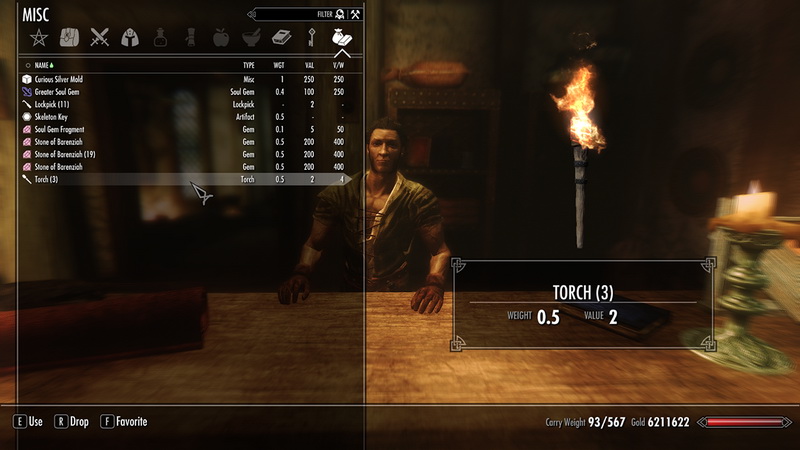
Task: Switch to the Weapons crossed-swords category
Action: (99, 38)
